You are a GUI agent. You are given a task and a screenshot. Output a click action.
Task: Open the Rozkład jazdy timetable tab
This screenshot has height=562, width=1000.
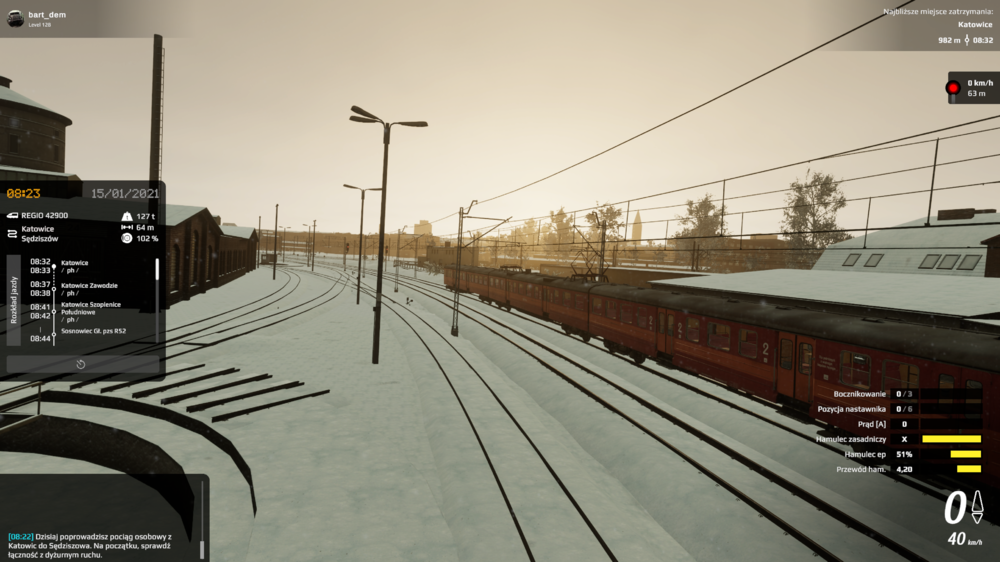coord(13,299)
